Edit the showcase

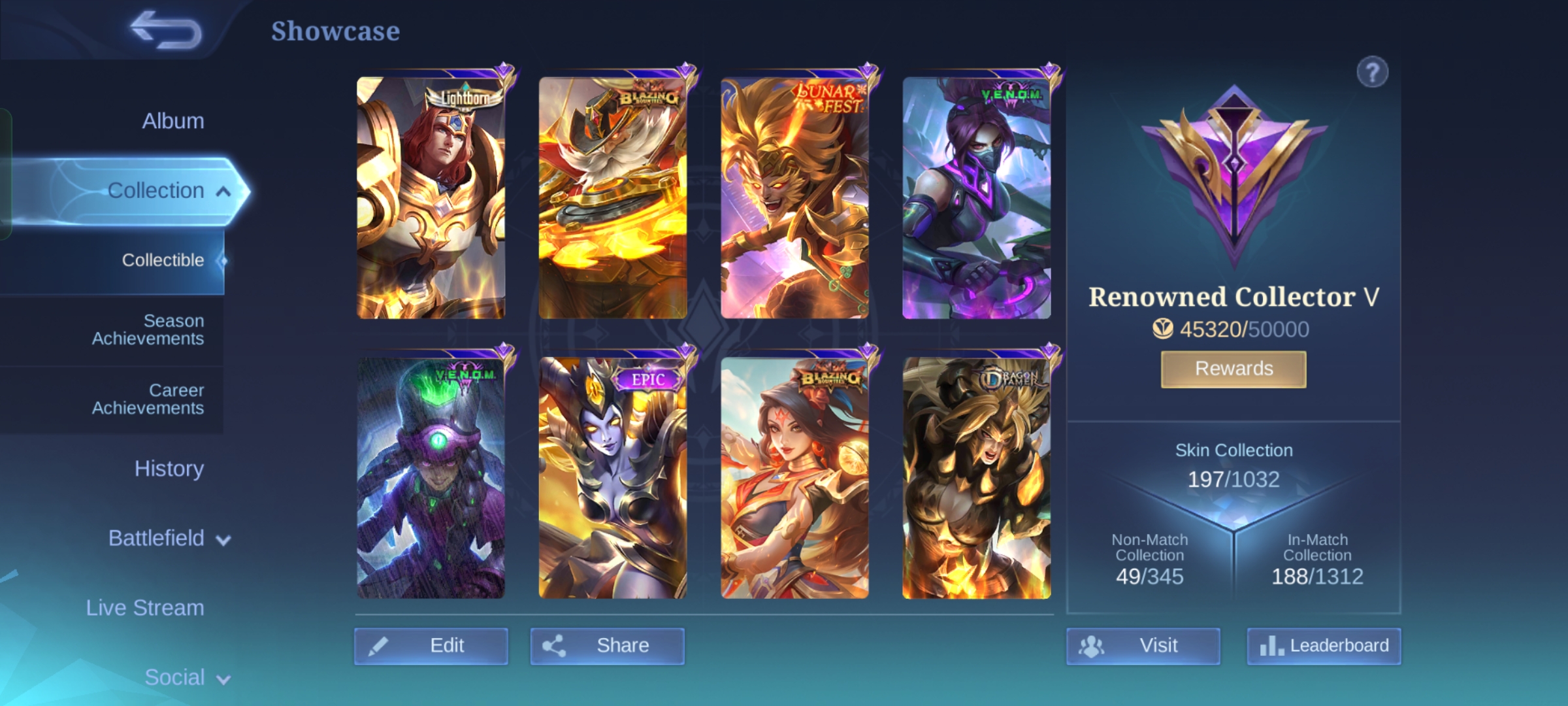coord(431,646)
